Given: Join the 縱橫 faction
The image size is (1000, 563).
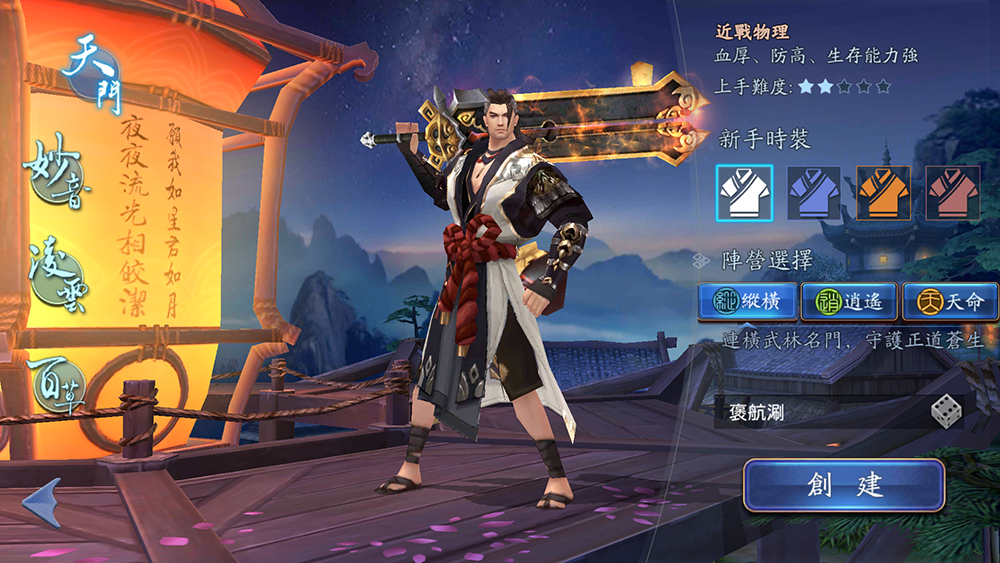Looking at the screenshot, I should point(748,300).
